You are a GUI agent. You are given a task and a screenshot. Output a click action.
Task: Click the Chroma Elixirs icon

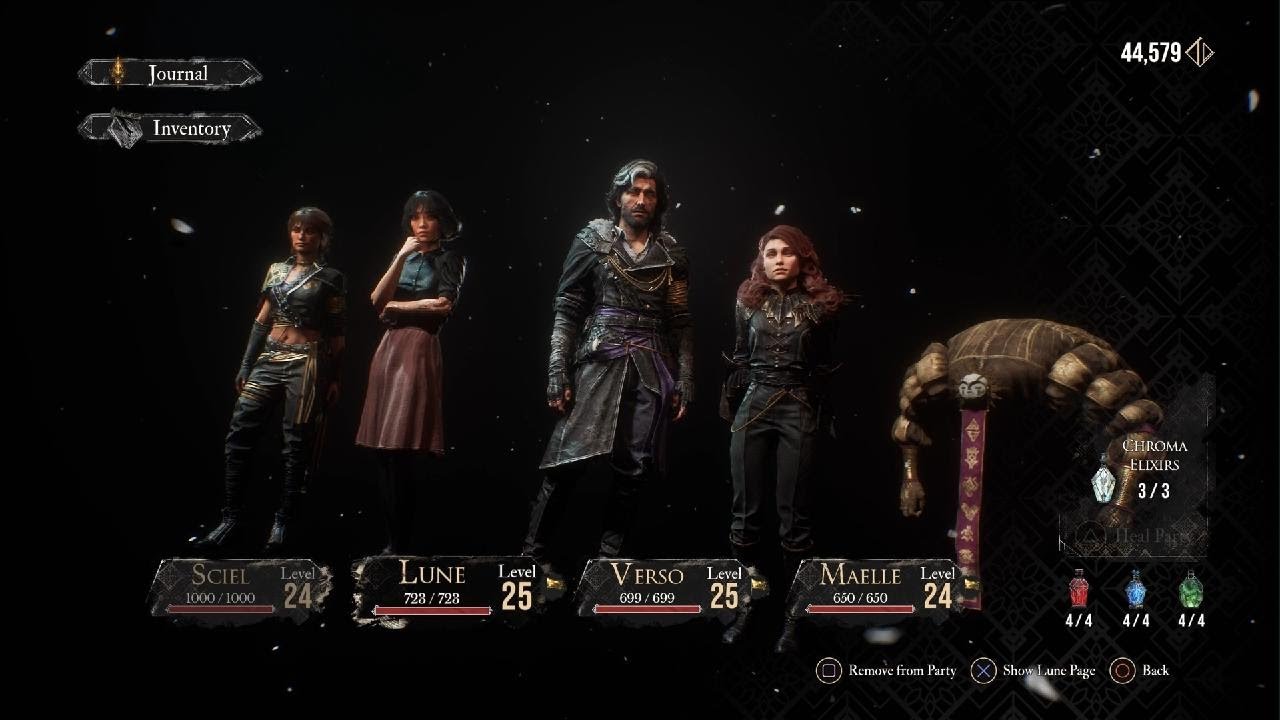tap(1104, 478)
